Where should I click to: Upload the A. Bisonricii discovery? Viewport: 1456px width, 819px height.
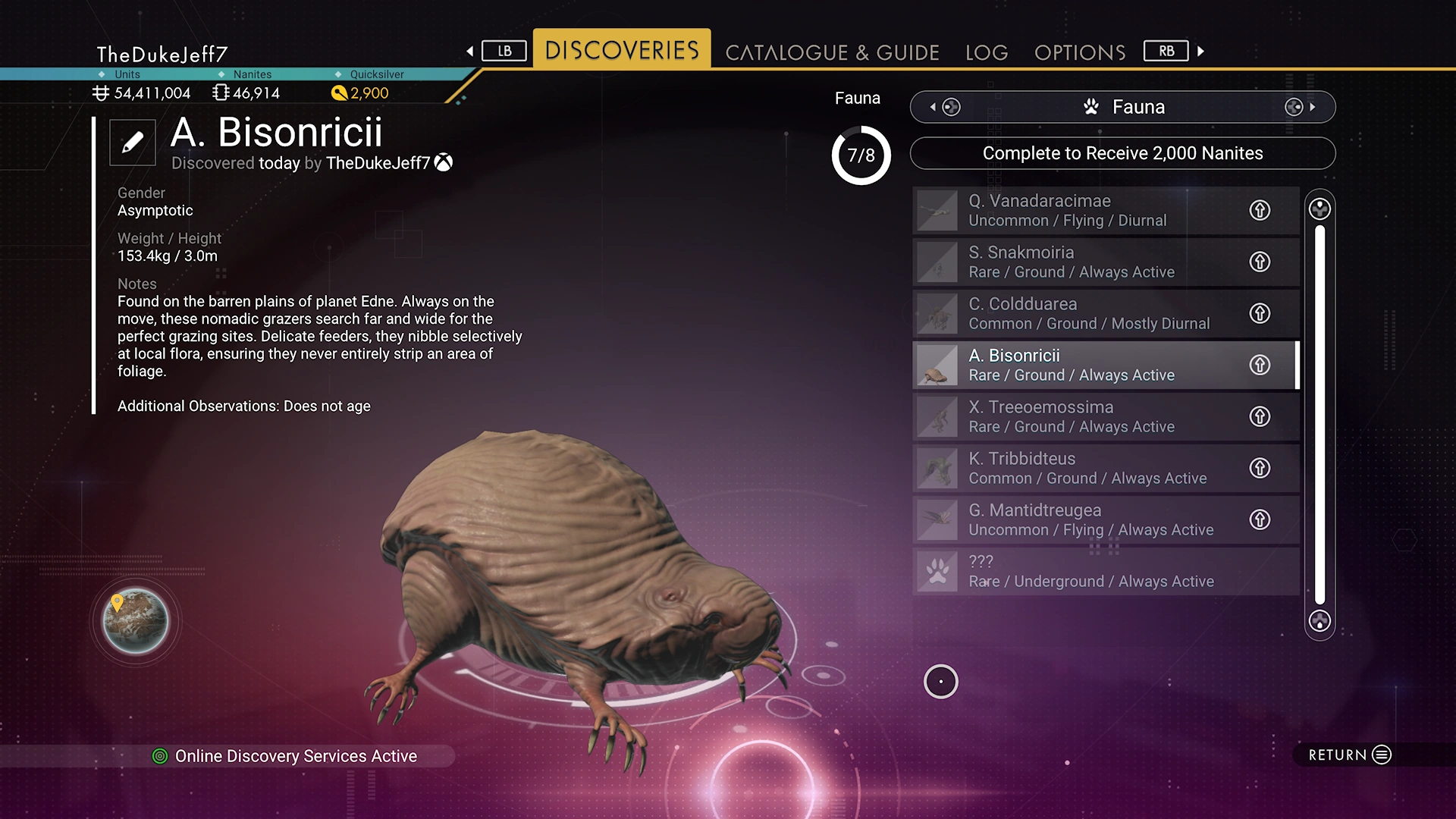tap(1260, 365)
